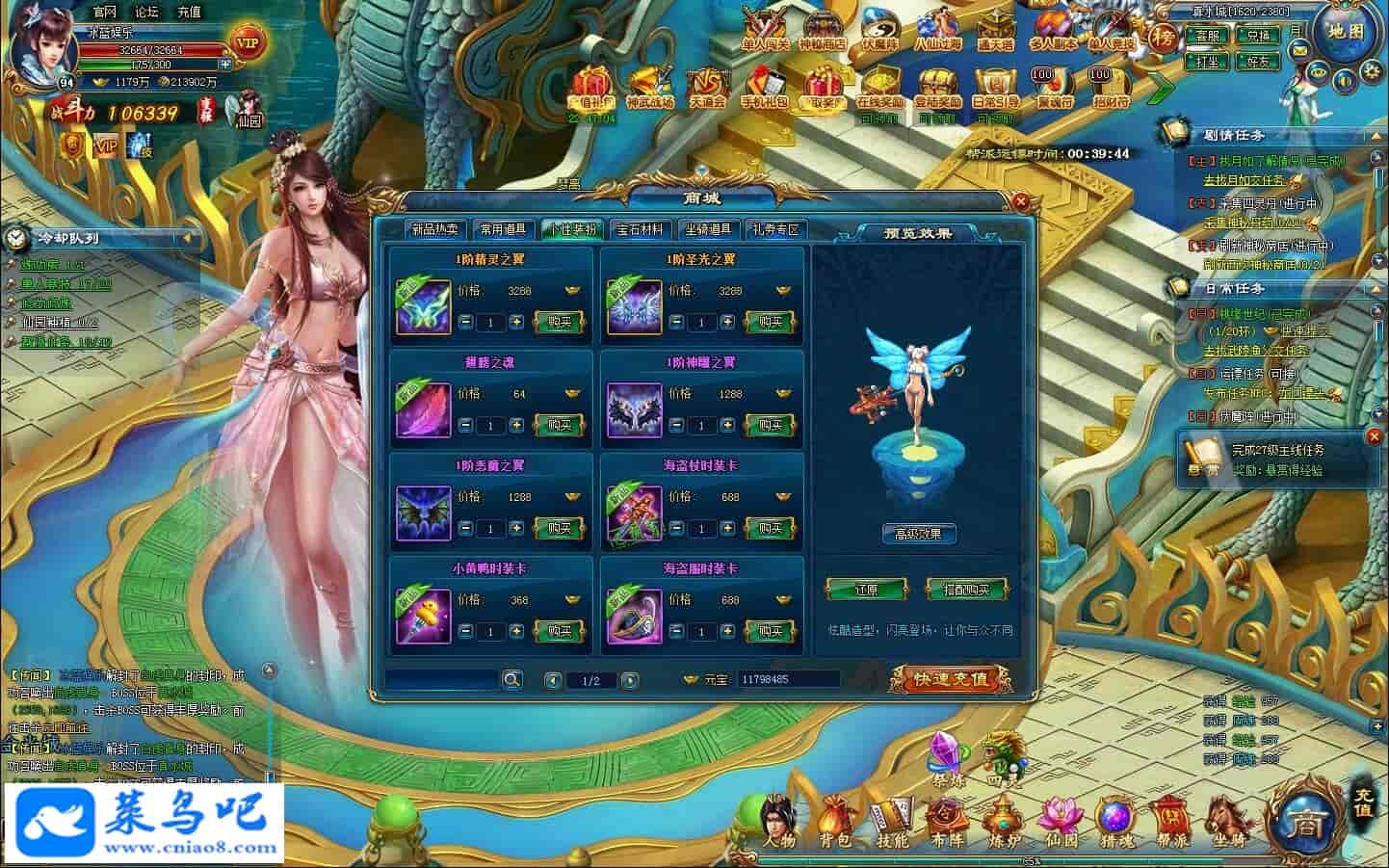Show the 高级效果 advanced preview
The height and width of the screenshot is (868, 1389).
(918, 534)
